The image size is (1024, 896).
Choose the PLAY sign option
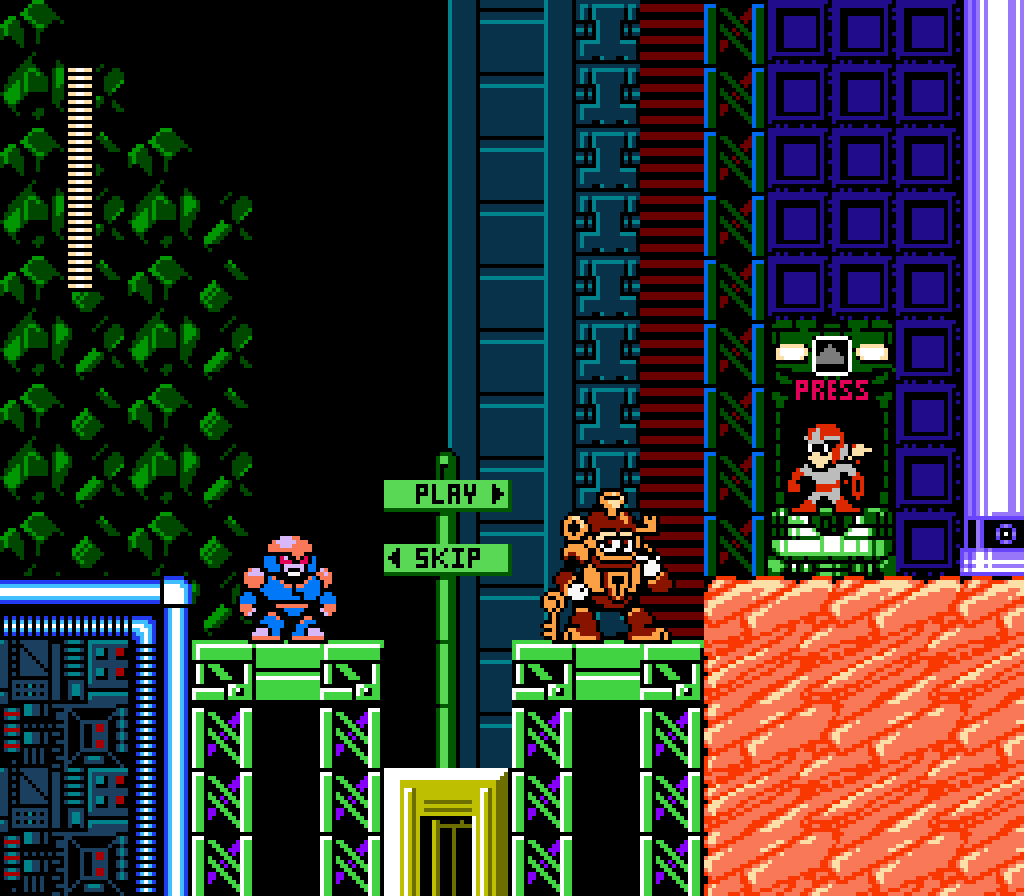tap(447, 494)
